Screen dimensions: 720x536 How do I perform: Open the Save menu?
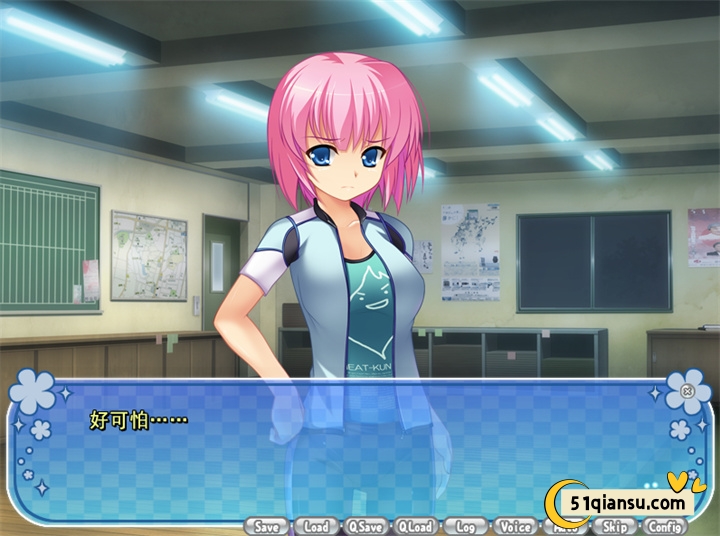coord(267,527)
